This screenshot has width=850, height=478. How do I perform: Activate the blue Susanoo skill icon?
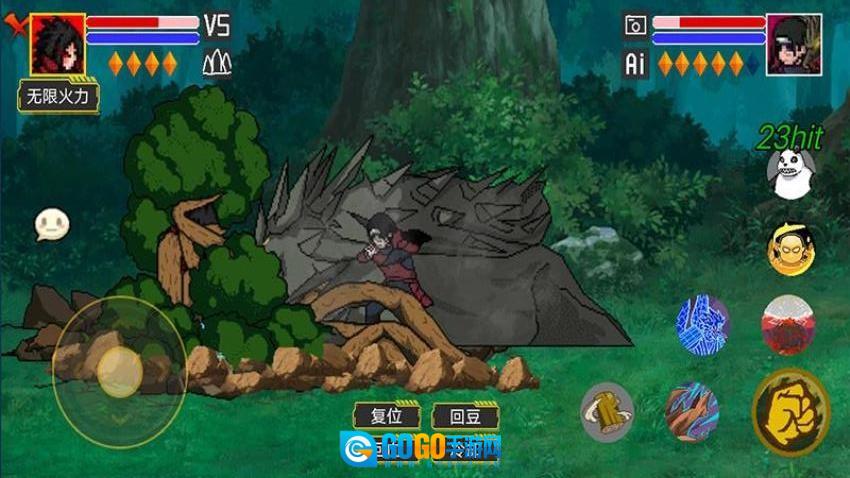tap(702, 324)
